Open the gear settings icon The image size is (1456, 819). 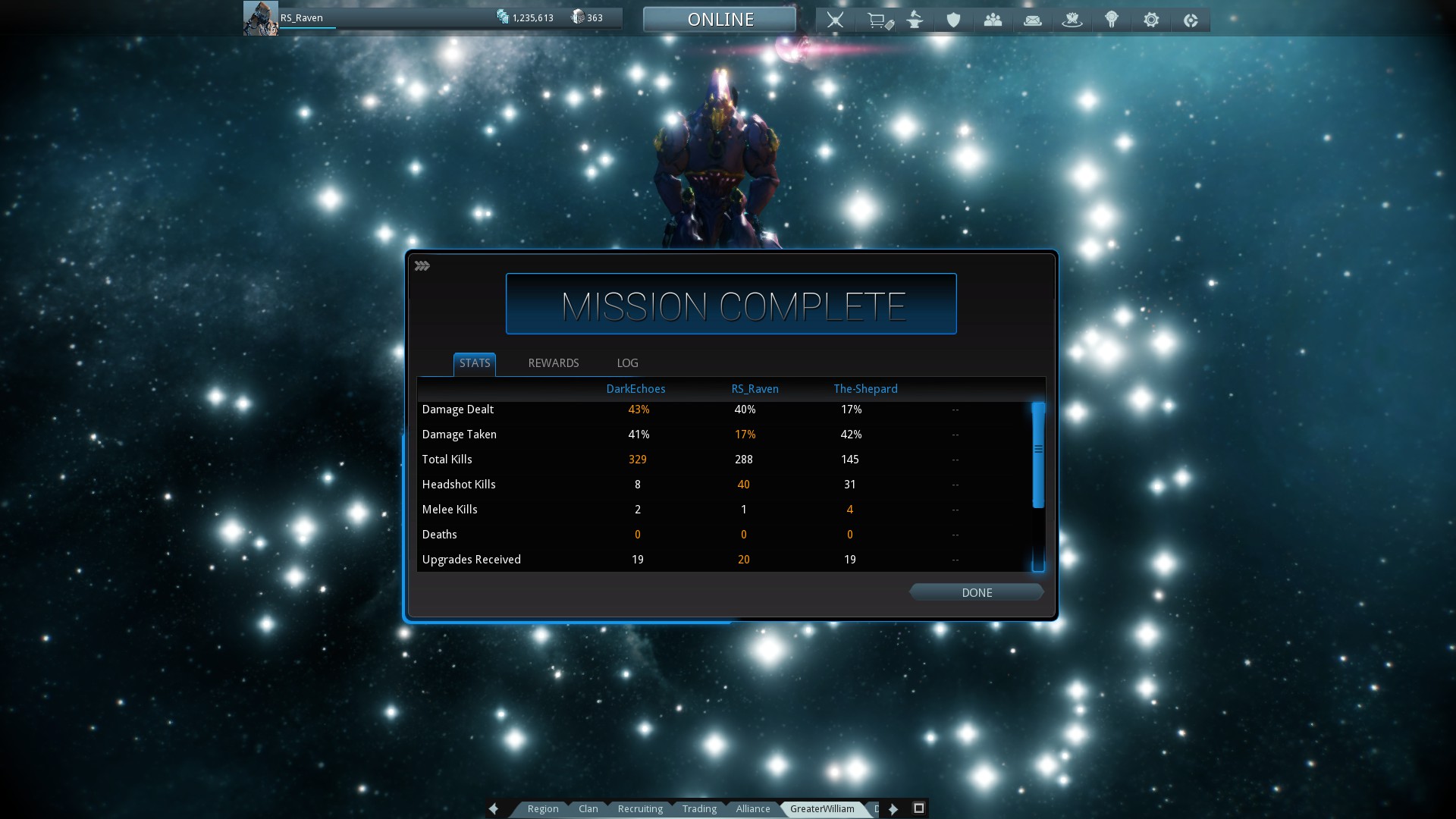[x=1151, y=20]
